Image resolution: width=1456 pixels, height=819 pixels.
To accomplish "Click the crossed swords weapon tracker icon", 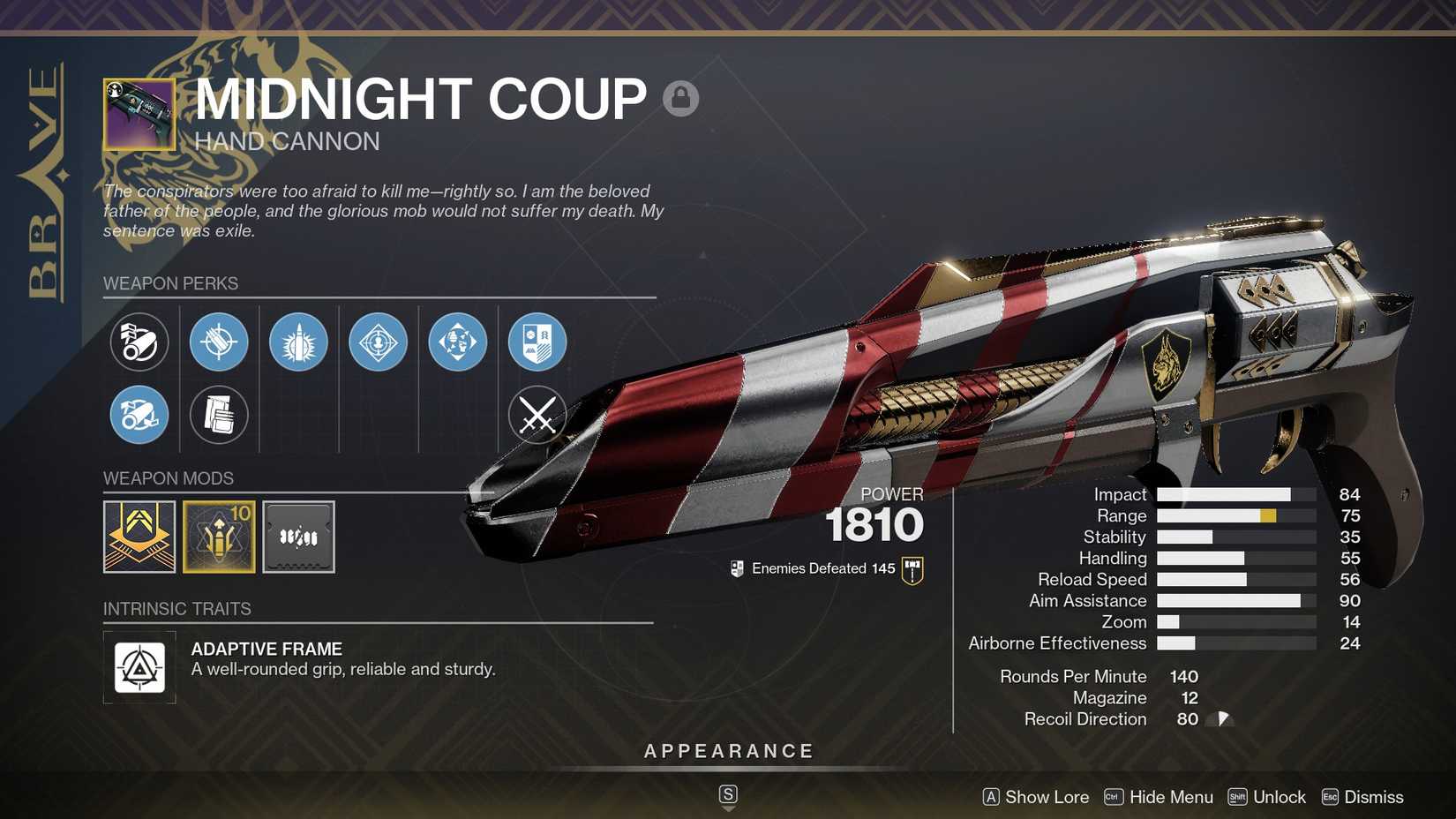I will pyautogui.click(x=537, y=415).
